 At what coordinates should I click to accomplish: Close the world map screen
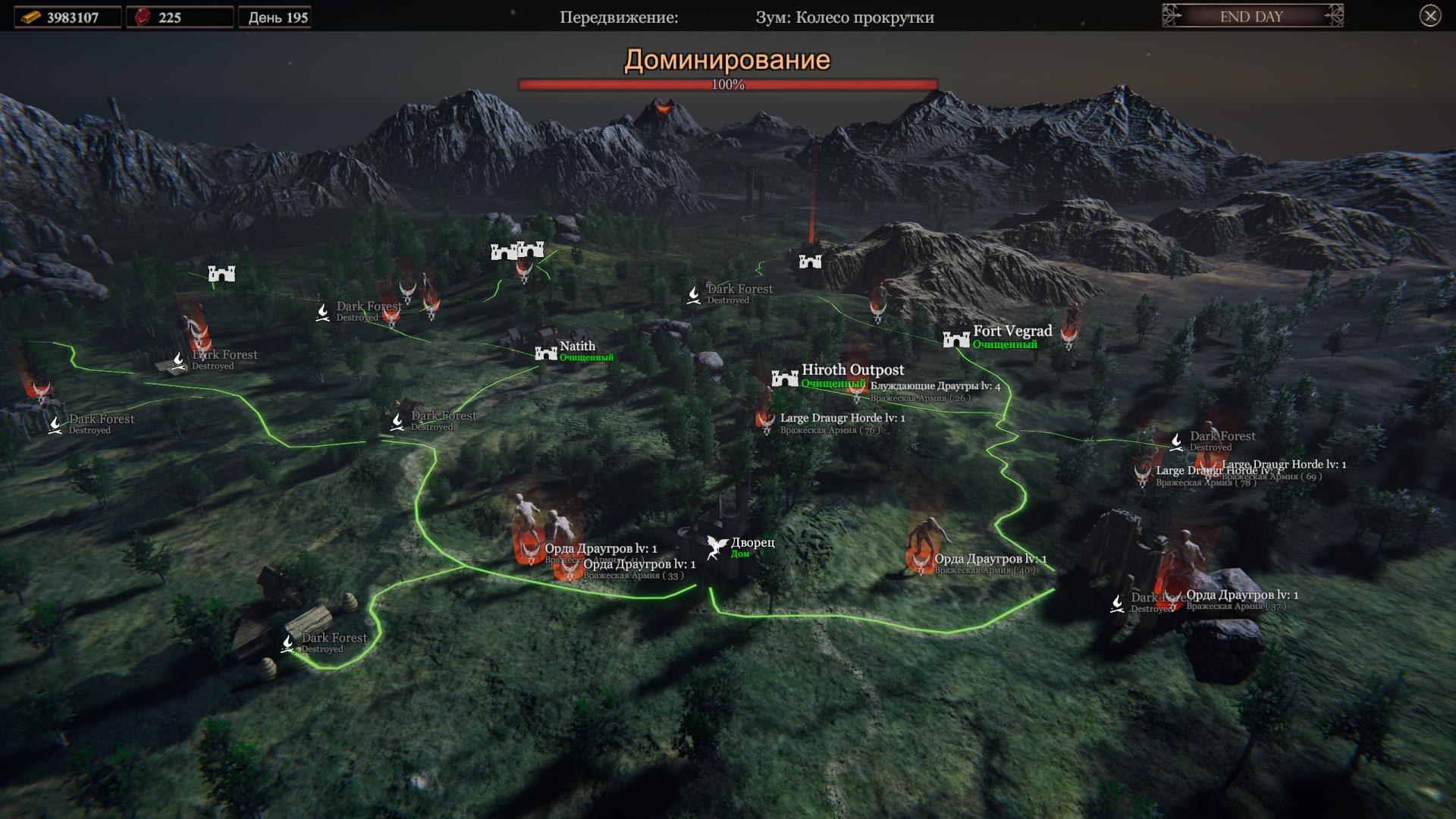tap(1430, 16)
